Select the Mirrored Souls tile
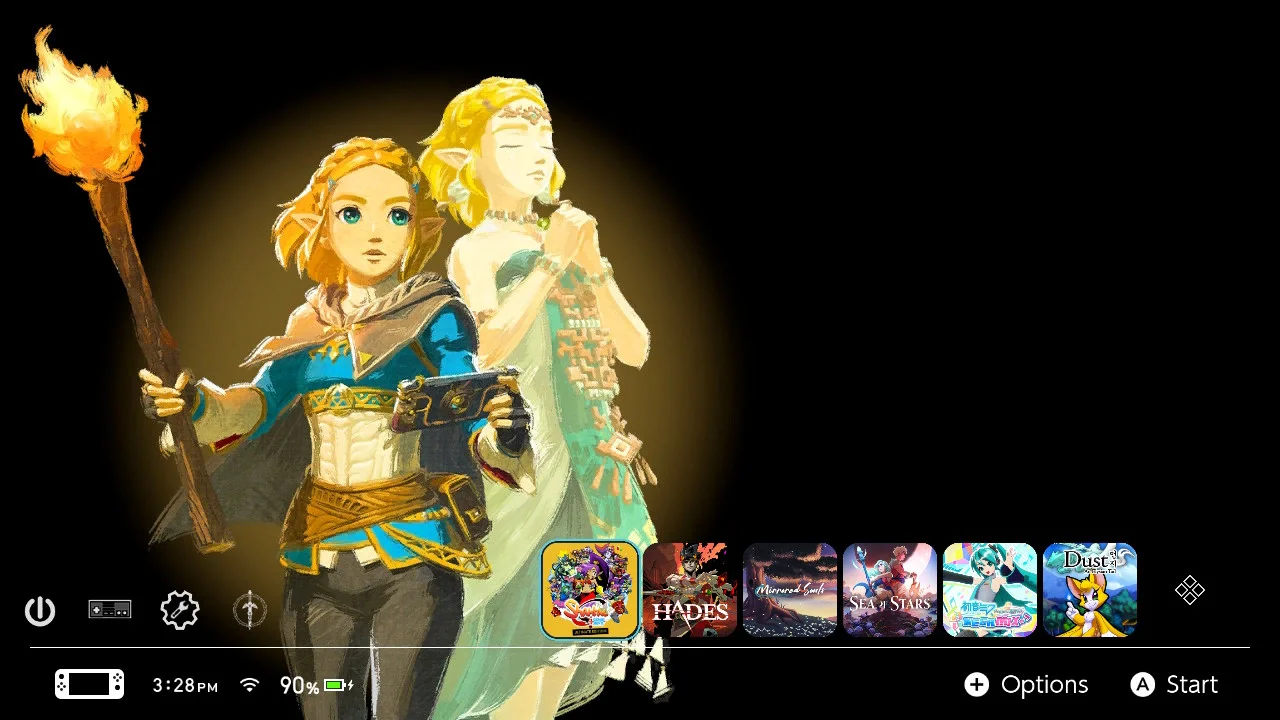Viewport: 1280px width, 720px height. [790, 590]
